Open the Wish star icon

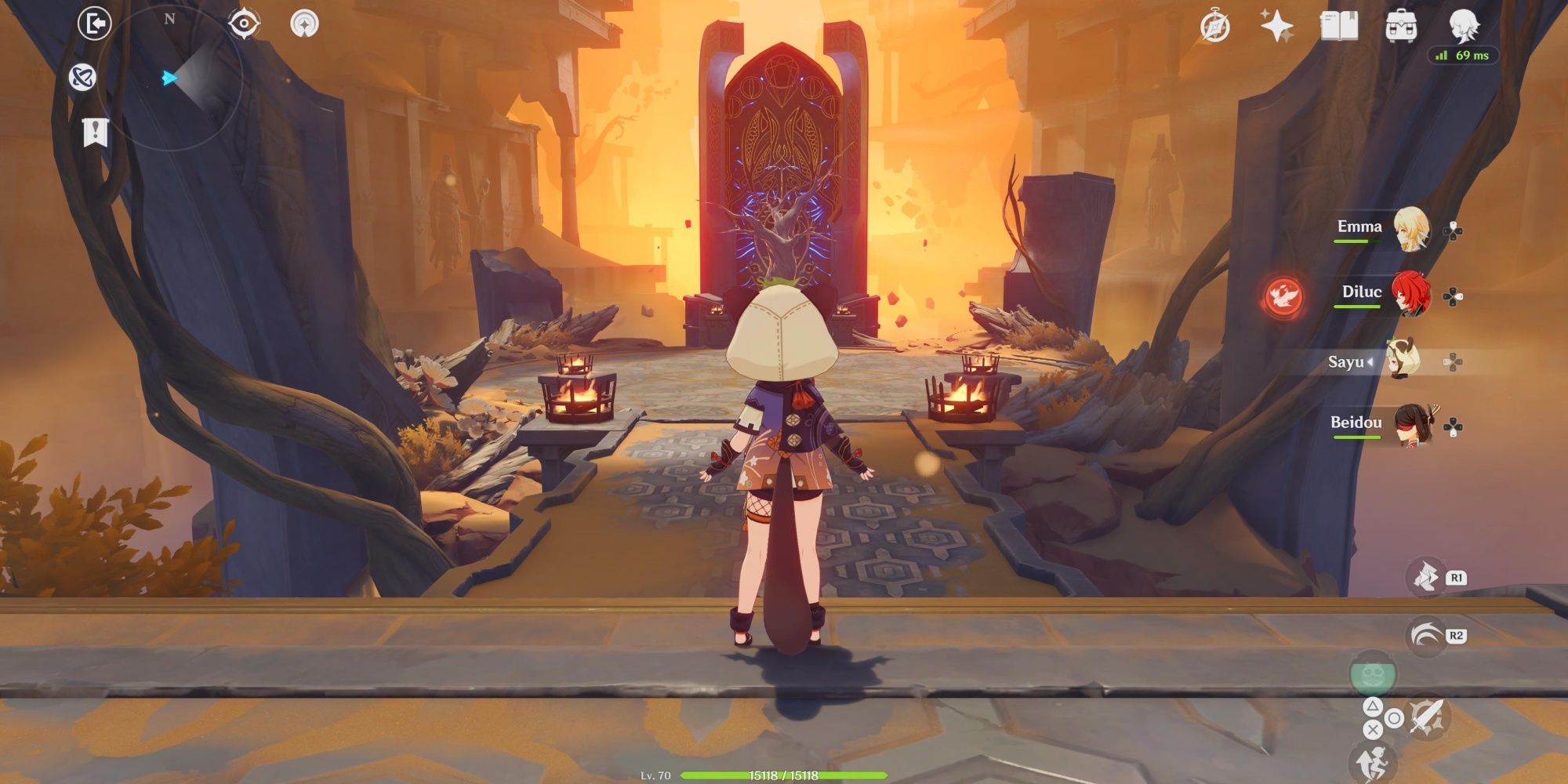[x=1276, y=27]
